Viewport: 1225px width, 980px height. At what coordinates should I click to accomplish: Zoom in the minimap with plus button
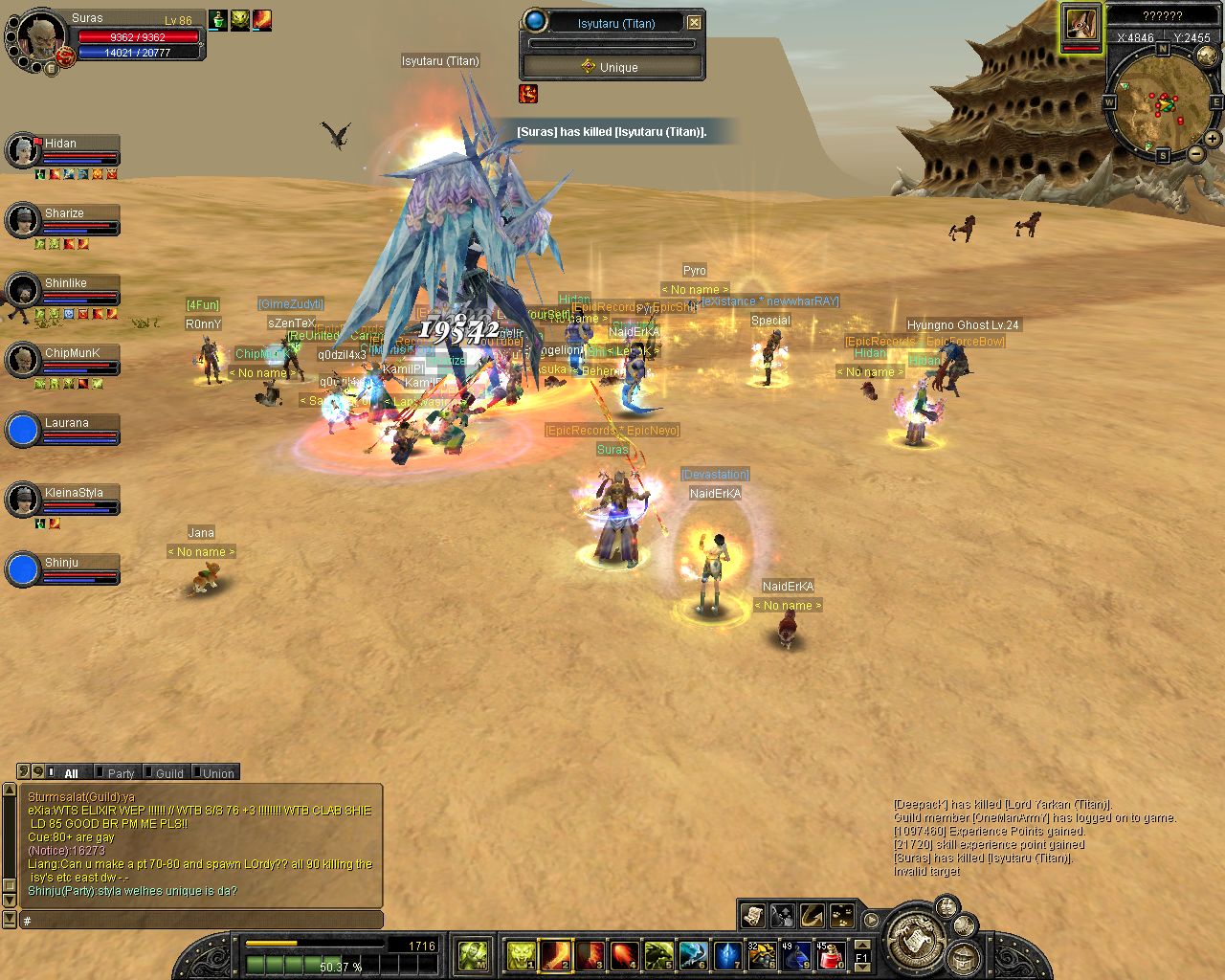pos(1213,139)
